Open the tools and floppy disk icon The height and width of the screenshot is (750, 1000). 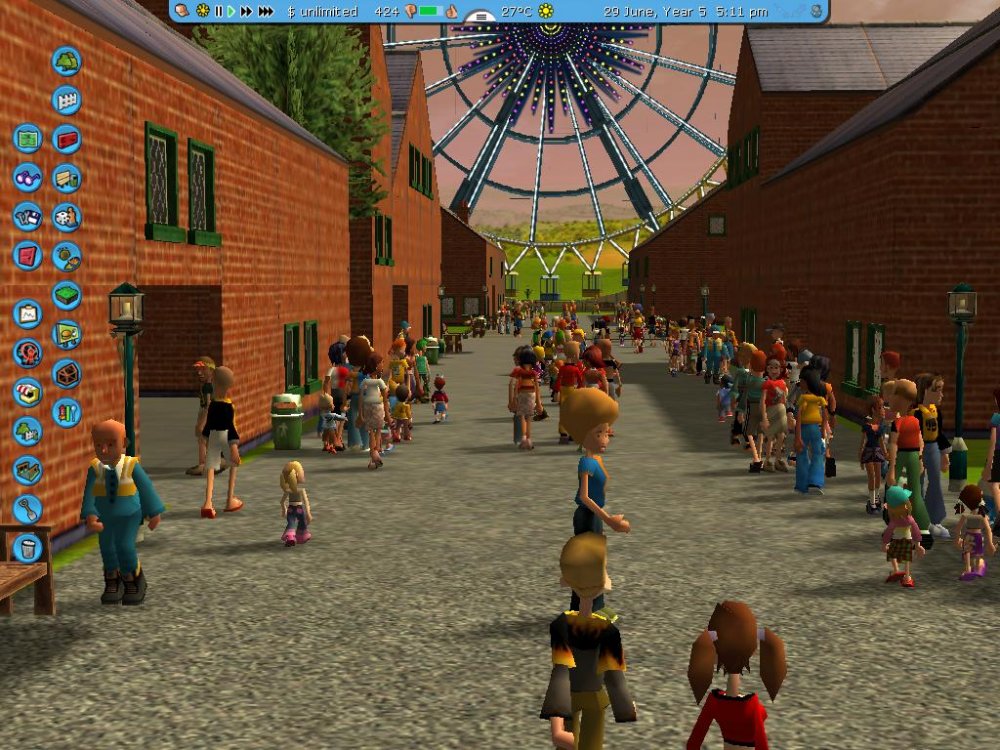pyautogui.click(x=28, y=216)
